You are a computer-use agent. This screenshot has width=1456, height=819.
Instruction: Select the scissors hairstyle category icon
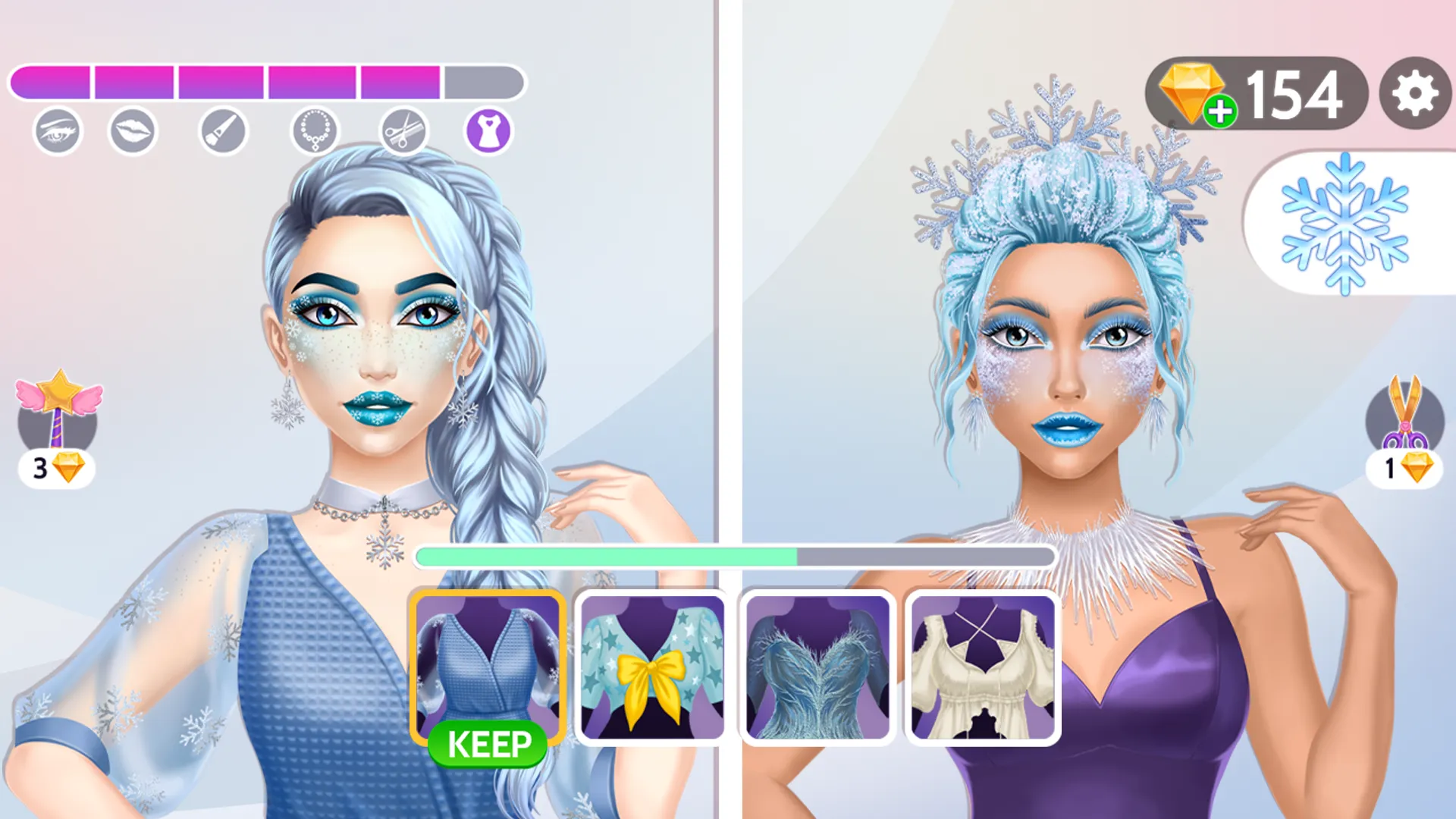point(403,130)
